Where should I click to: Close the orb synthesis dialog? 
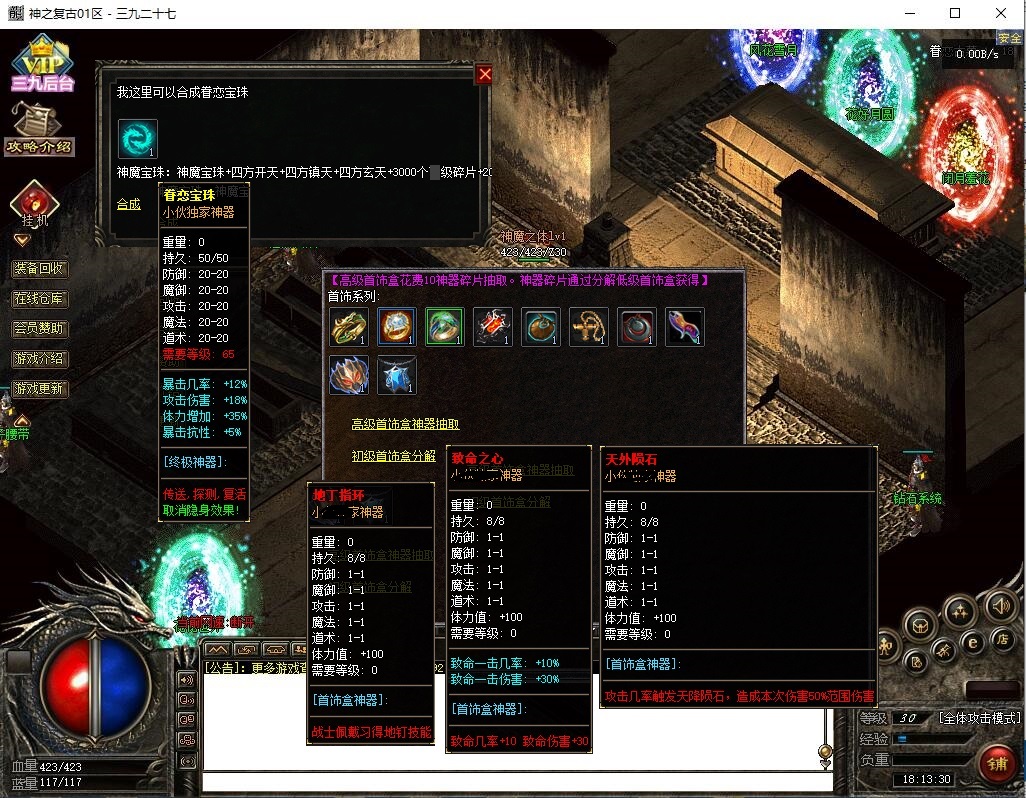(485, 74)
